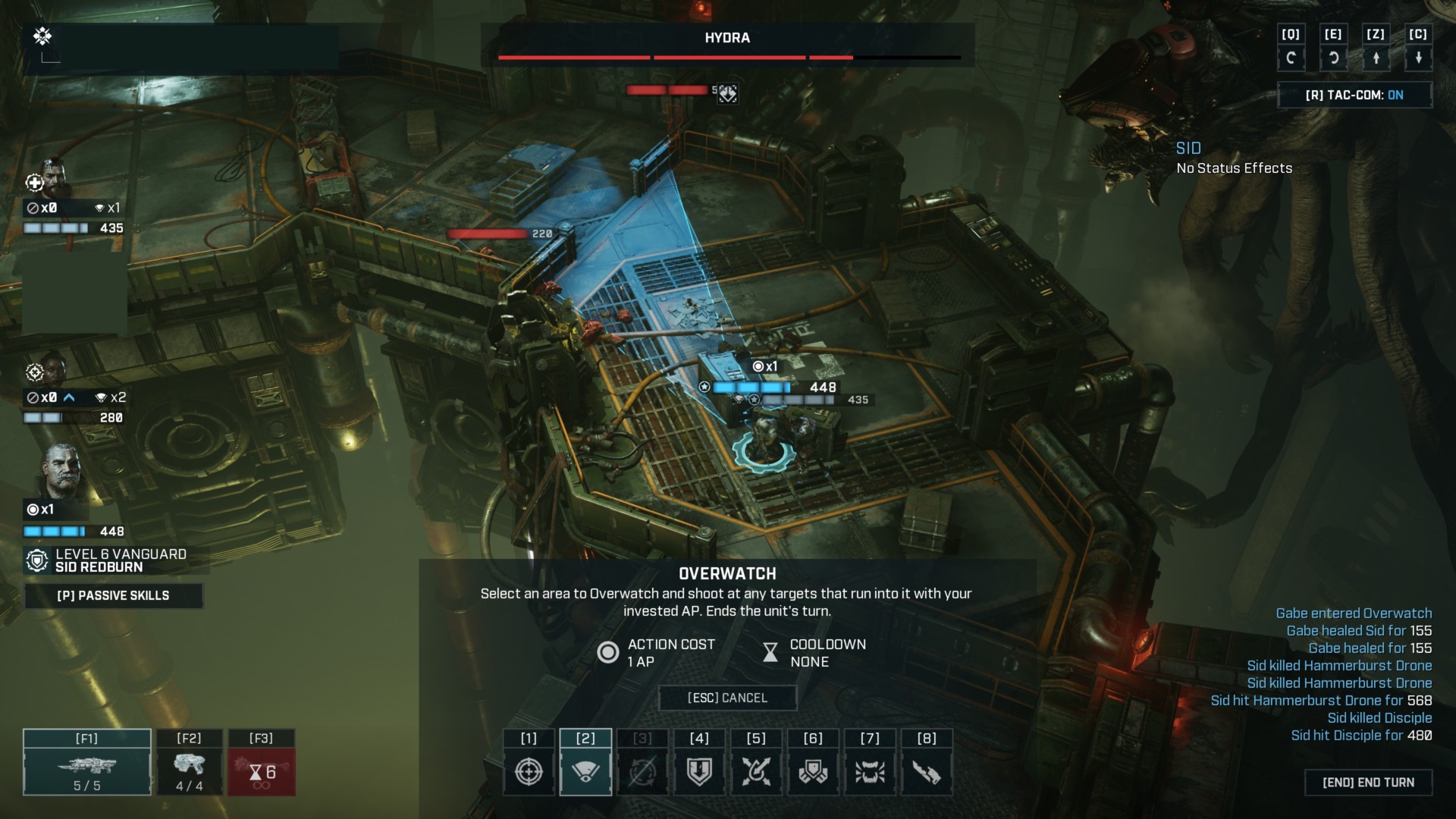Toggle TAC-COM off via the [R] TAC-COM button

pos(1357,94)
